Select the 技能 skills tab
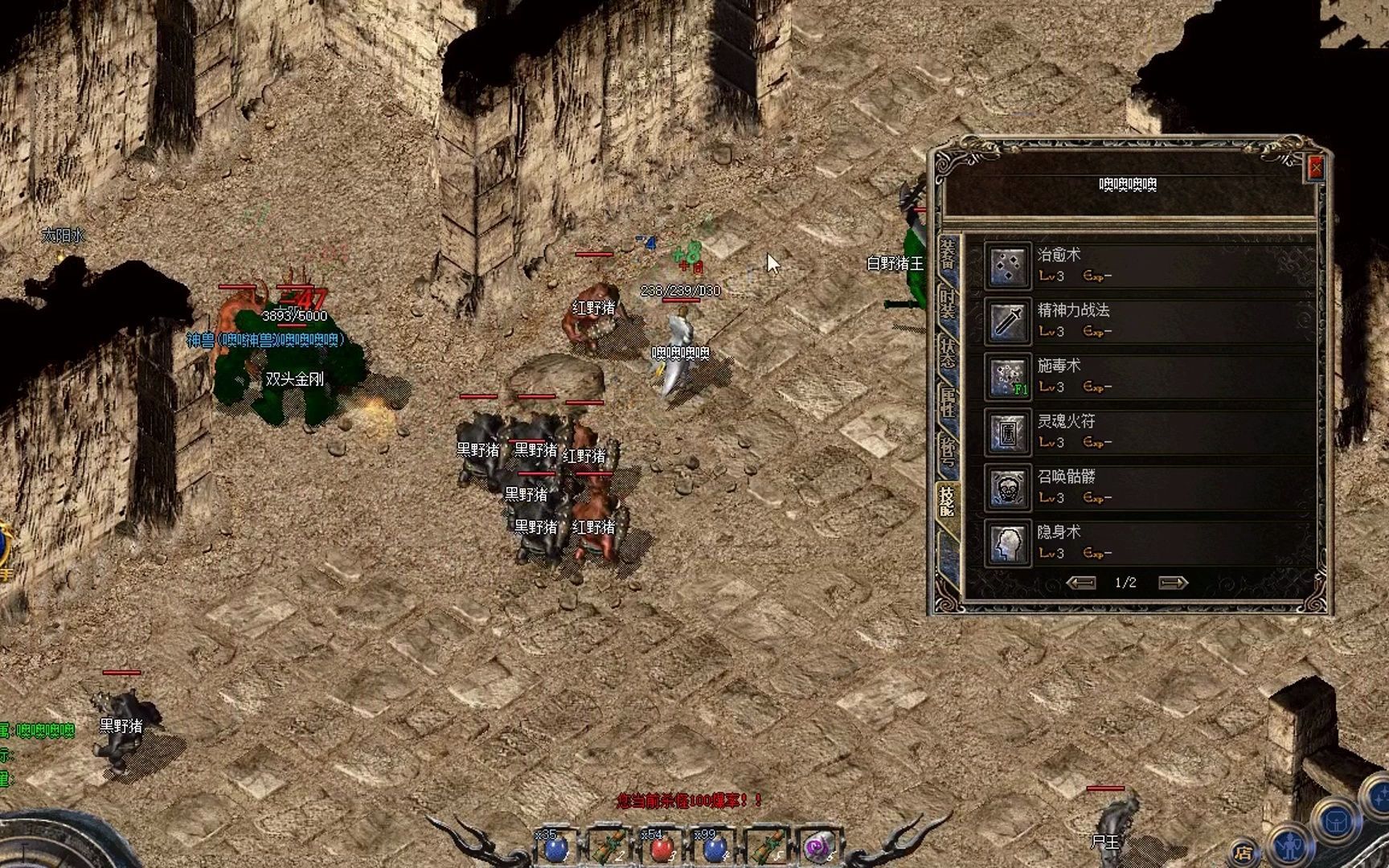 pos(949,500)
